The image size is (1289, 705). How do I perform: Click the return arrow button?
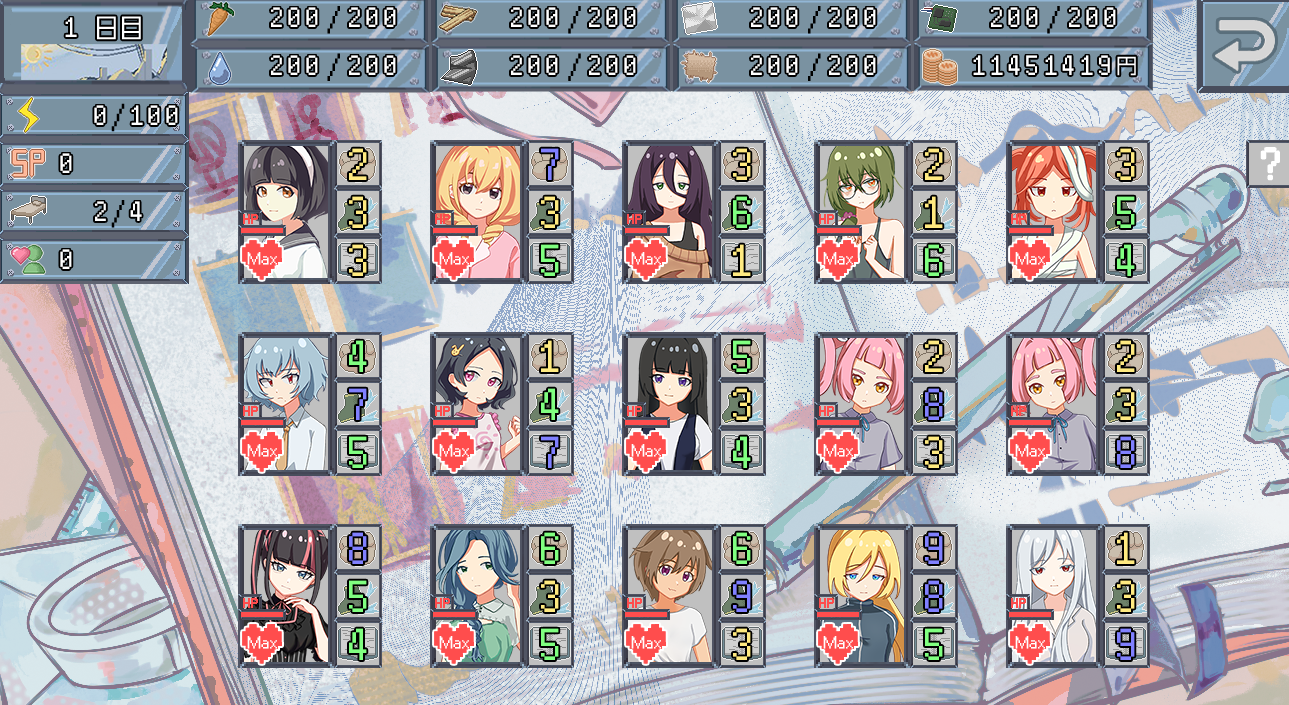[x=1244, y=46]
